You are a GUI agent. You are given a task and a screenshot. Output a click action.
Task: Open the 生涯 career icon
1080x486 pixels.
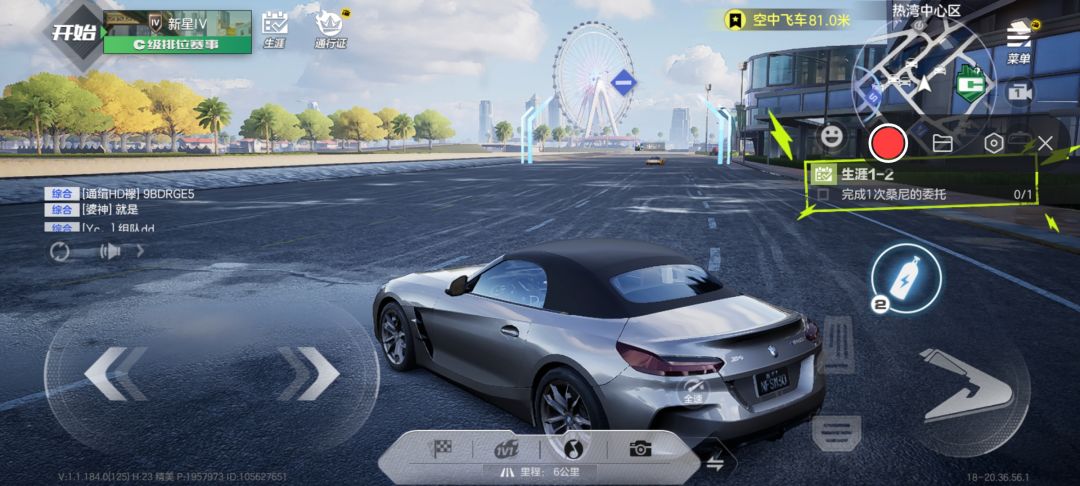[274, 29]
